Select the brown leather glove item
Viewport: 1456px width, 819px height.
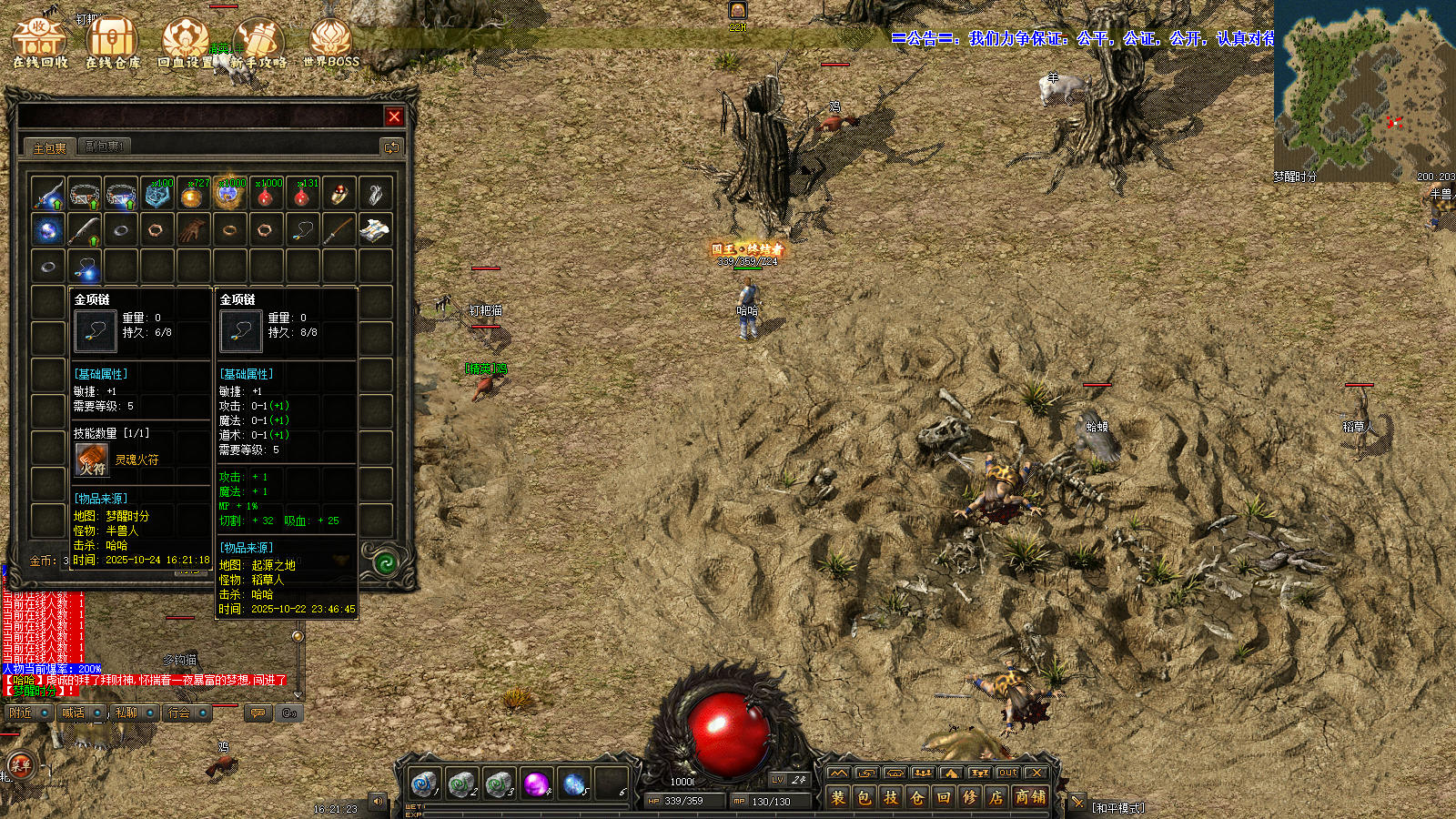(193, 230)
